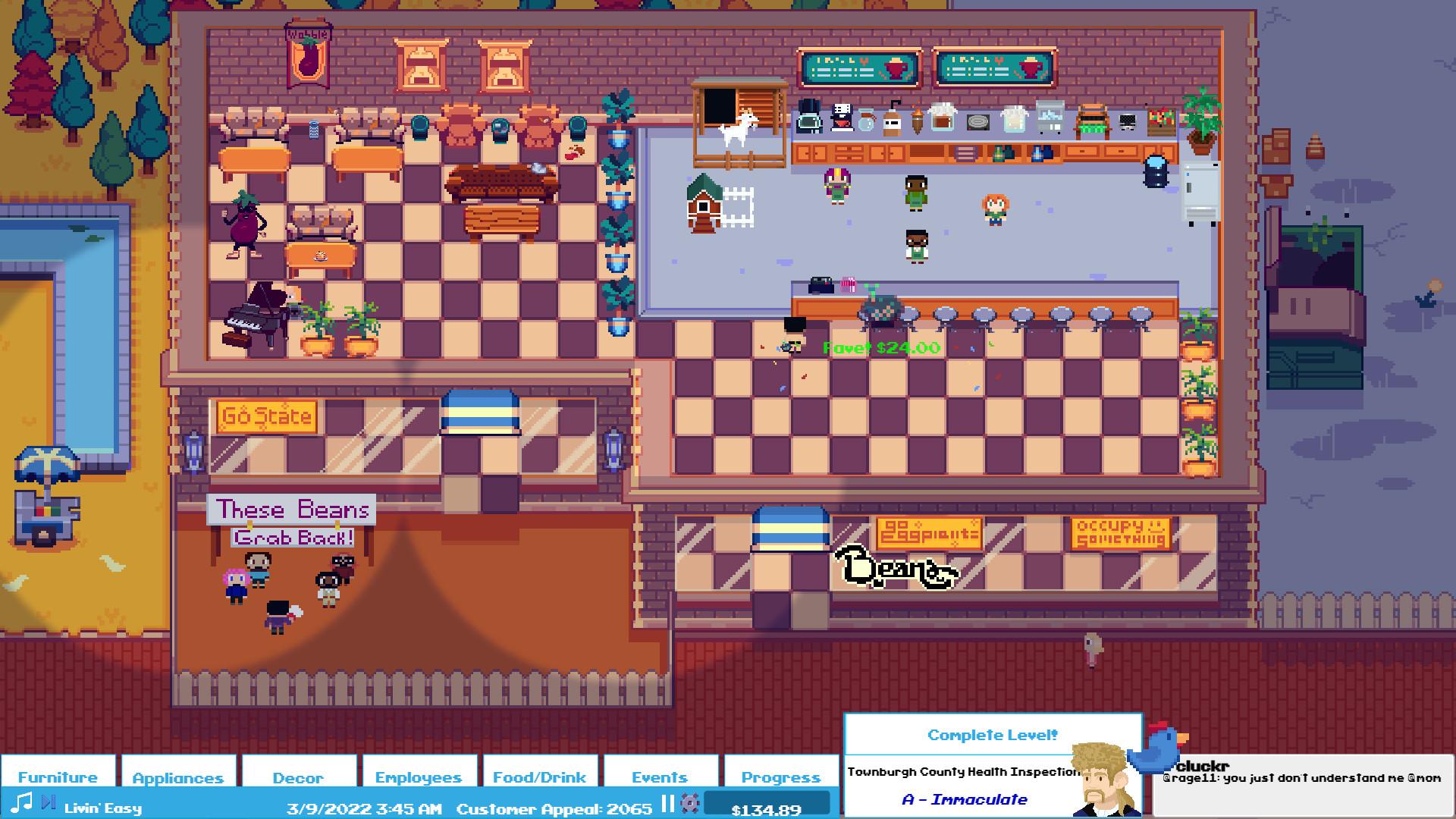
Task: Select the song title Livin' Easy
Action: (x=102, y=808)
